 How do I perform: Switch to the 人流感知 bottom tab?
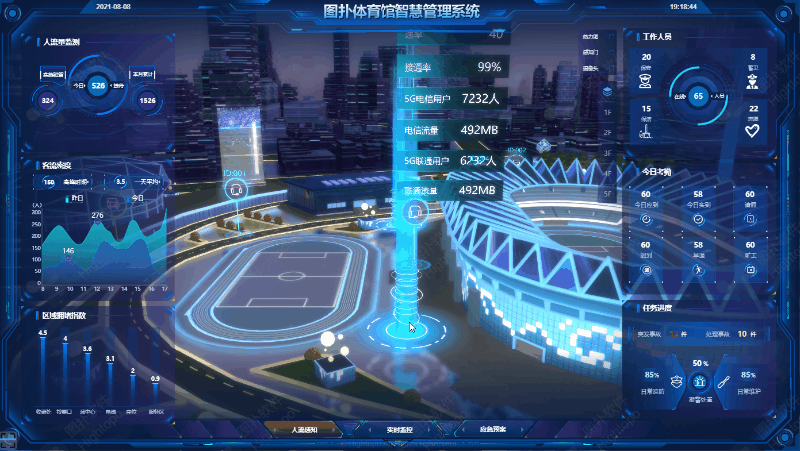point(303,429)
